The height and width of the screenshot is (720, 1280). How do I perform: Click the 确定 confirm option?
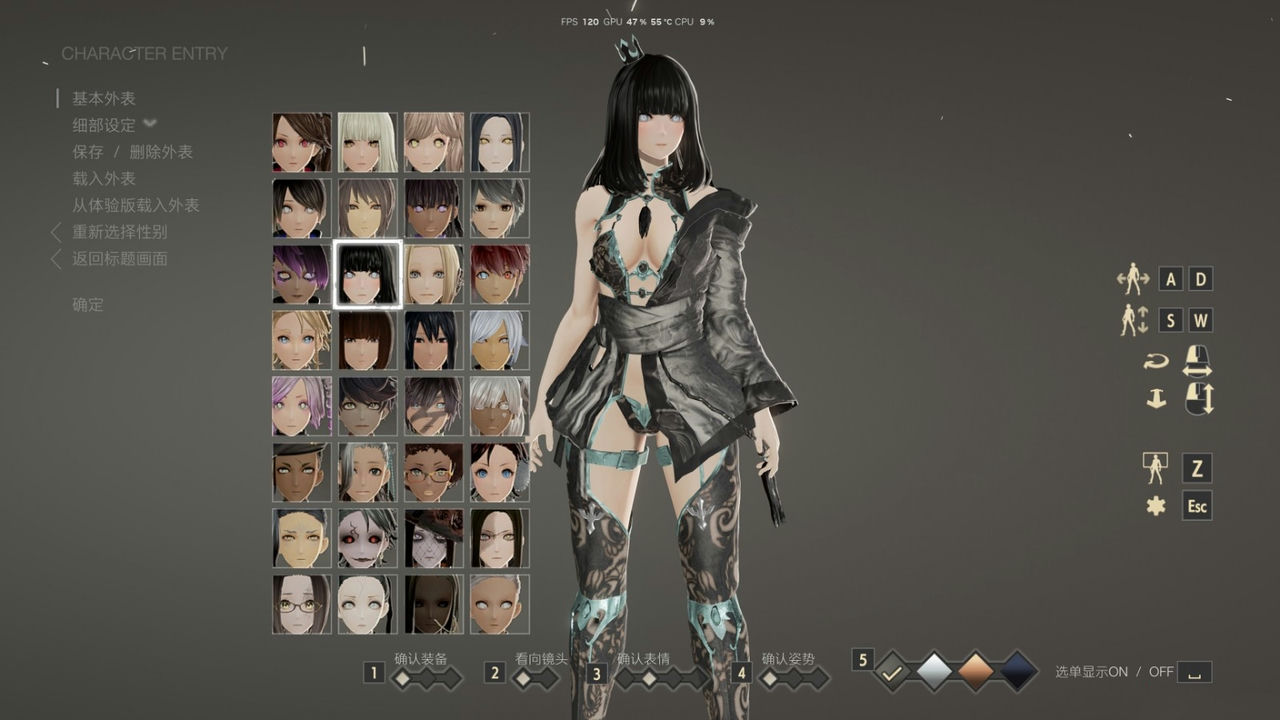(87, 304)
